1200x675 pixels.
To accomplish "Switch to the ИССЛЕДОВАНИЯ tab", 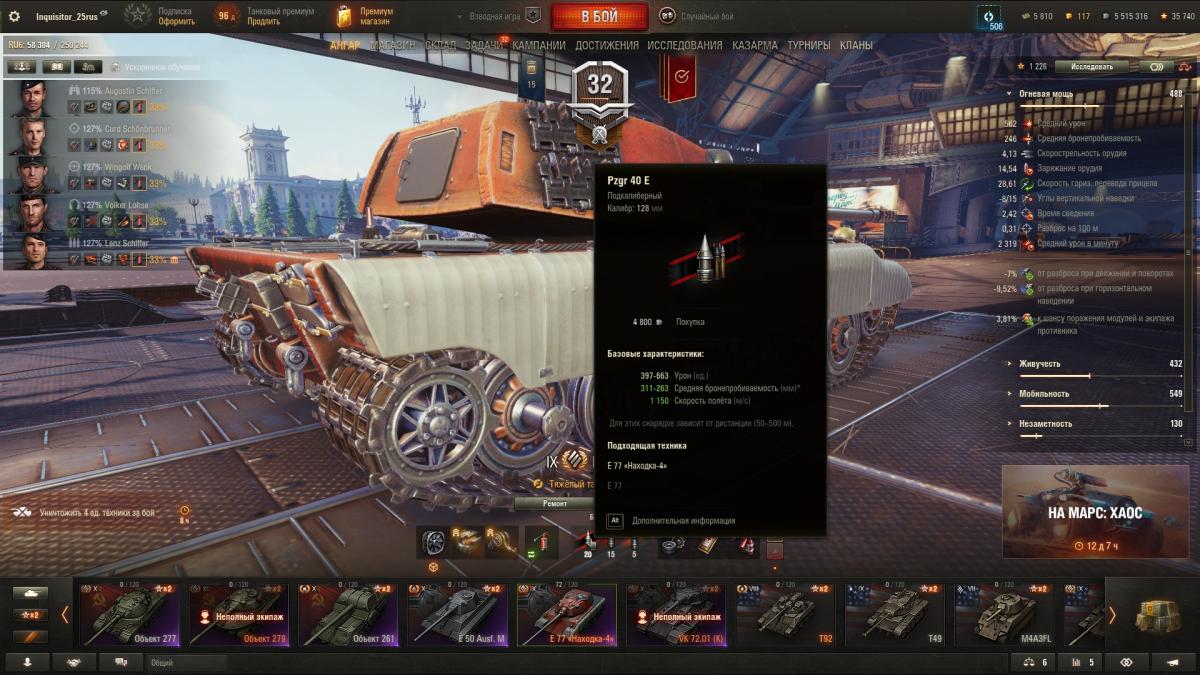I will (685, 45).
